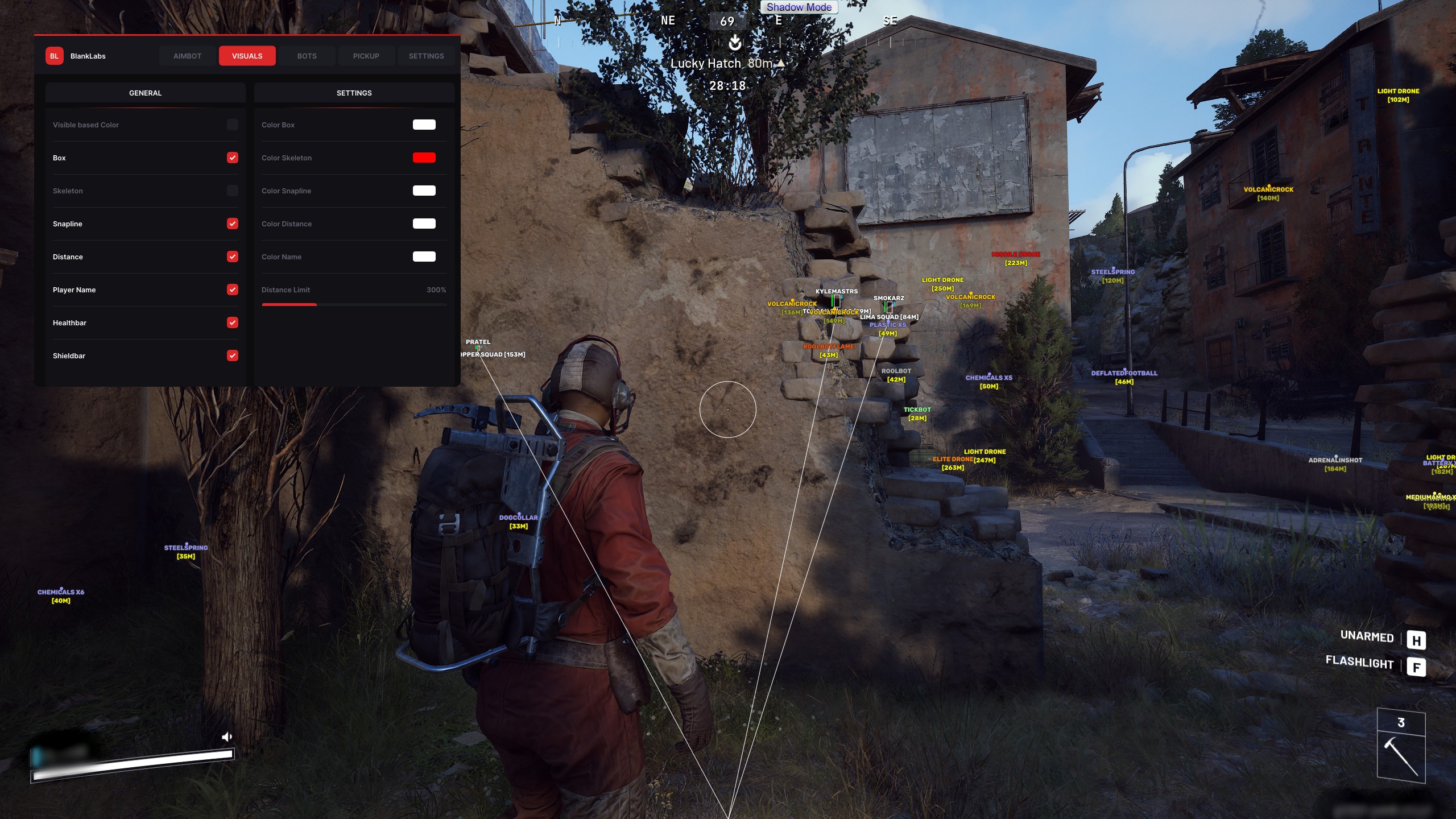Pick the Color Box swatch
The image size is (1456, 819).
pos(424,125)
